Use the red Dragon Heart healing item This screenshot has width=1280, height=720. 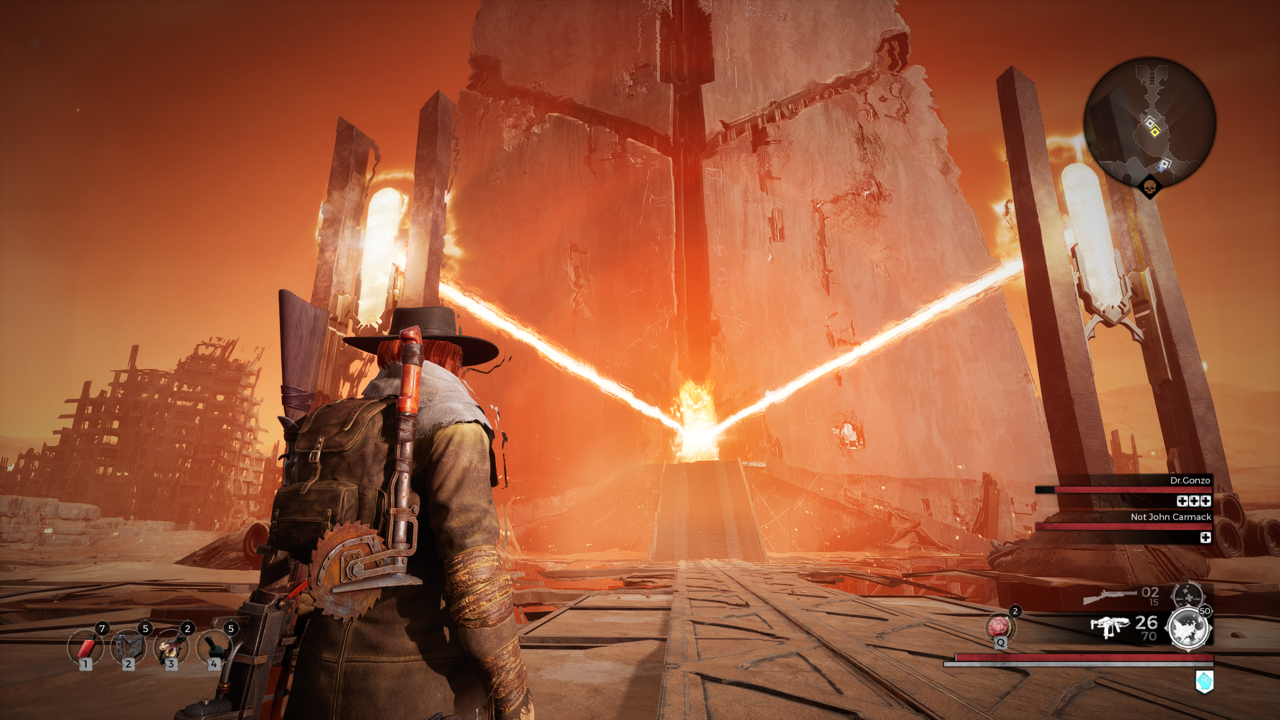click(999, 627)
